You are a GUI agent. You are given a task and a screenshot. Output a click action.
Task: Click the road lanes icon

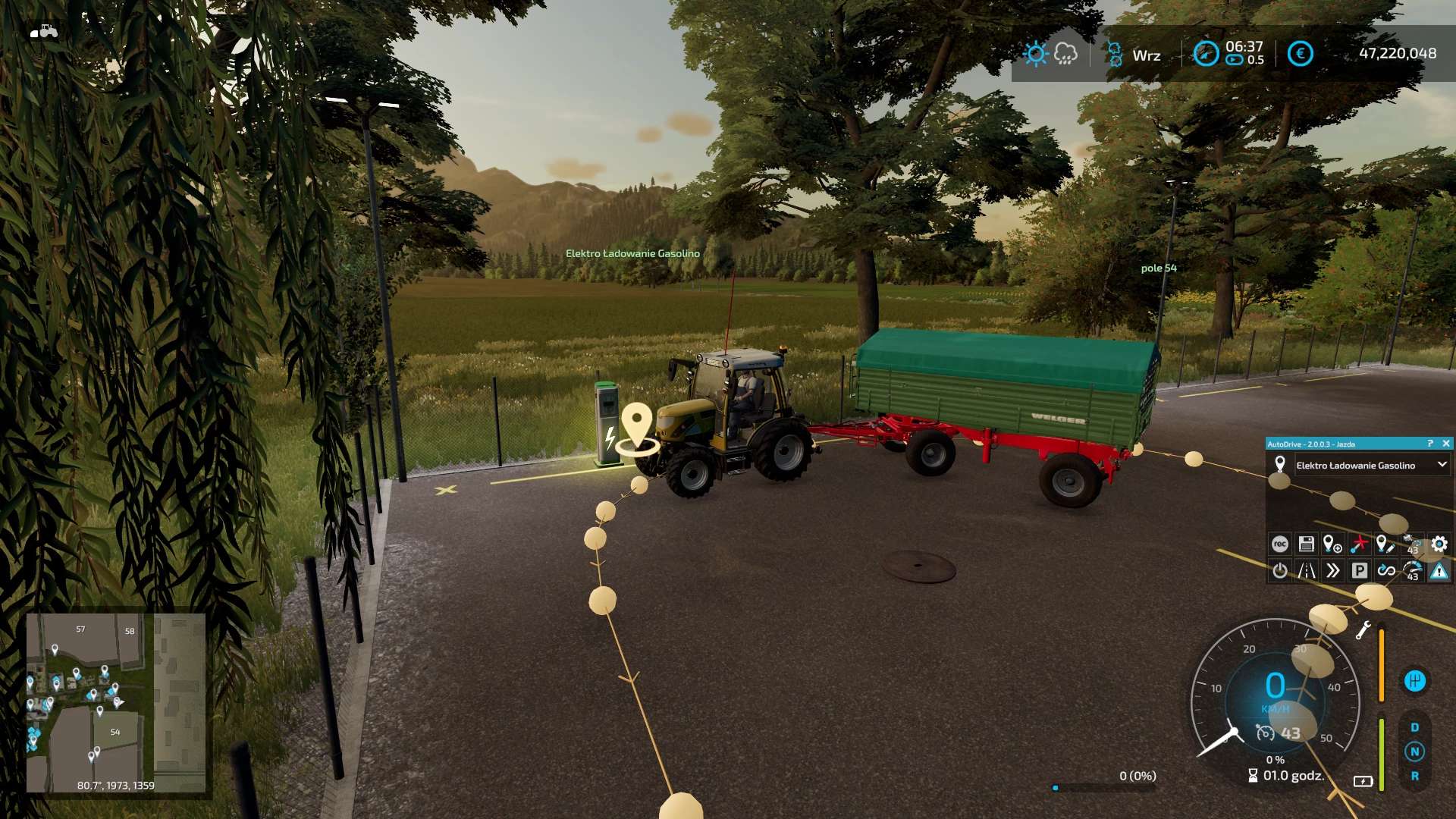coord(1306,570)
